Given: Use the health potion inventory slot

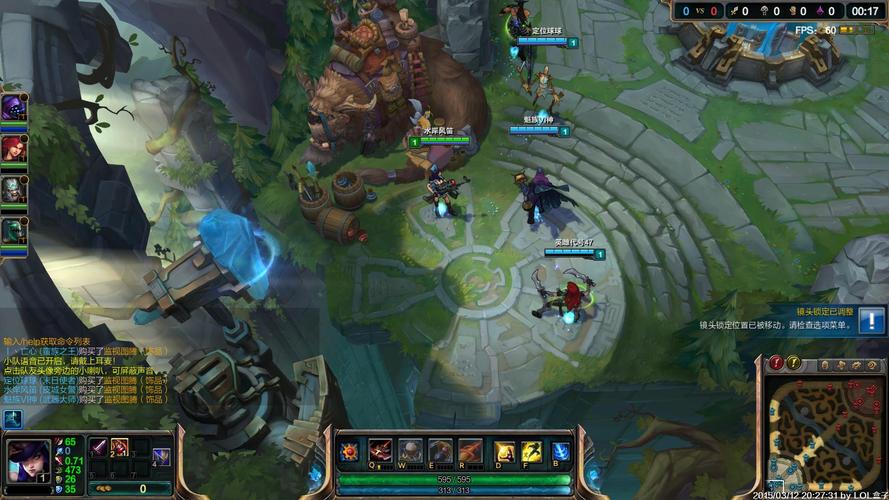Looking at the screenshot, I should tap(119, 447).
